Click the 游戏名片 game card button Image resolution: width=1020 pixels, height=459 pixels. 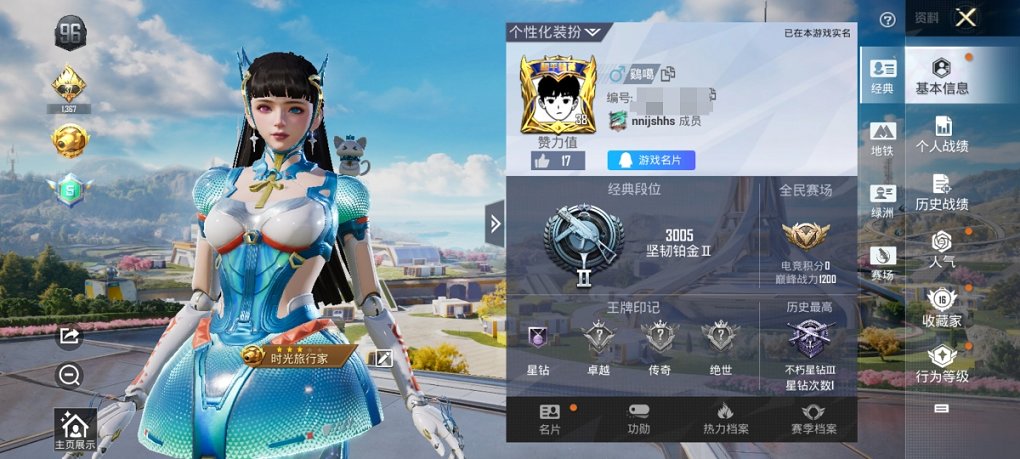(651, 160)
